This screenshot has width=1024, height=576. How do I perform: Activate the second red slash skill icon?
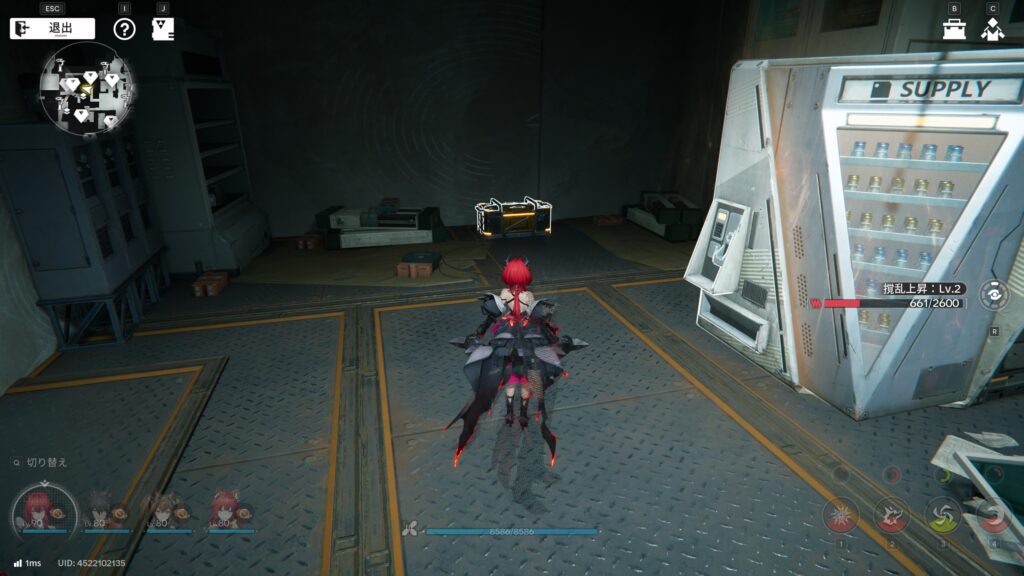pos(892,515)
